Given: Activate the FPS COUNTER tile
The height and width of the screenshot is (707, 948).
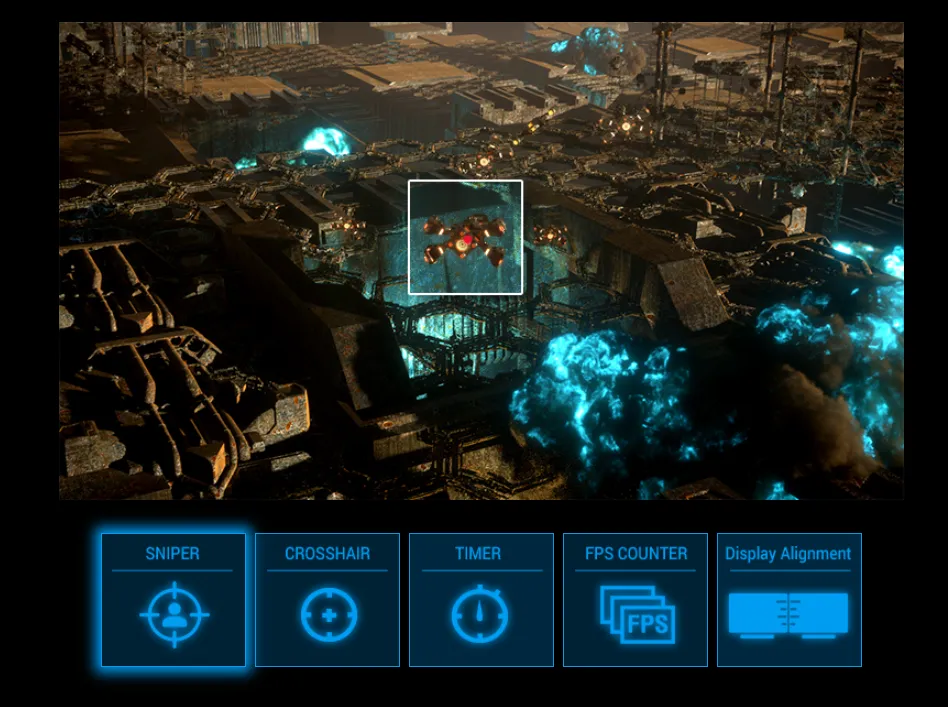Looking at the screenshot, I should point(635,600).
